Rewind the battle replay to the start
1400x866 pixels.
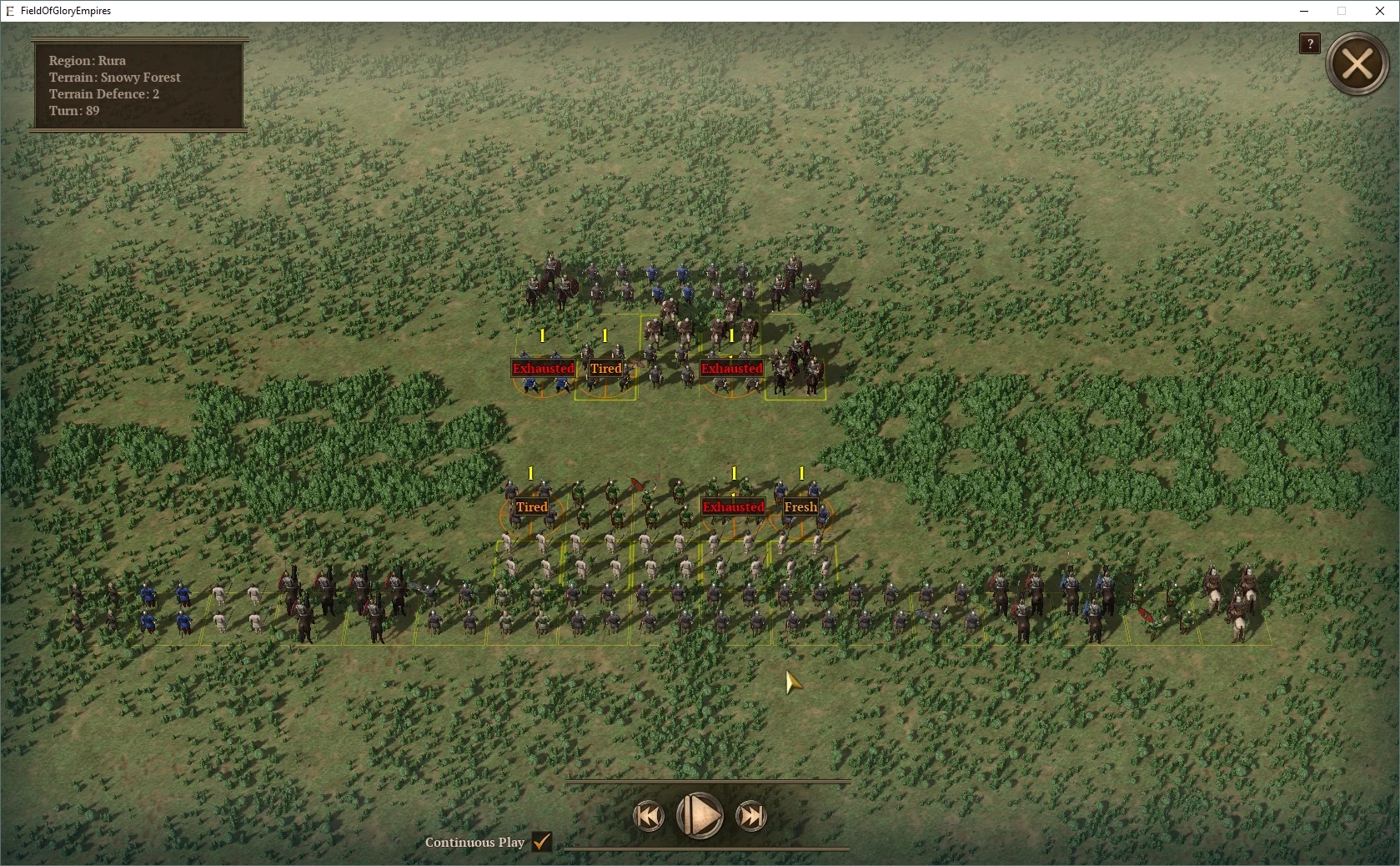pyautogui.click(x=650, y=817)
